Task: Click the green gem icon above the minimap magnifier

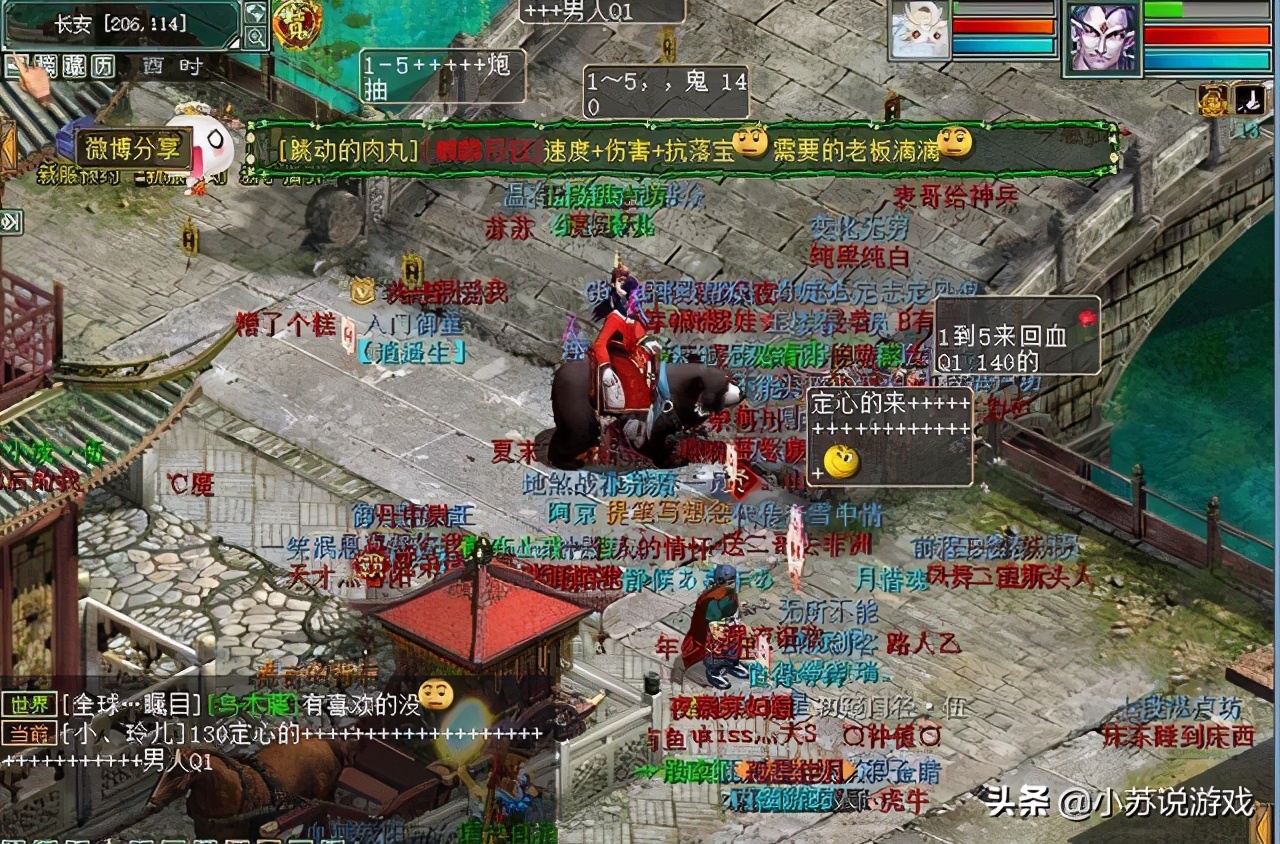Action: click(255, 13)
